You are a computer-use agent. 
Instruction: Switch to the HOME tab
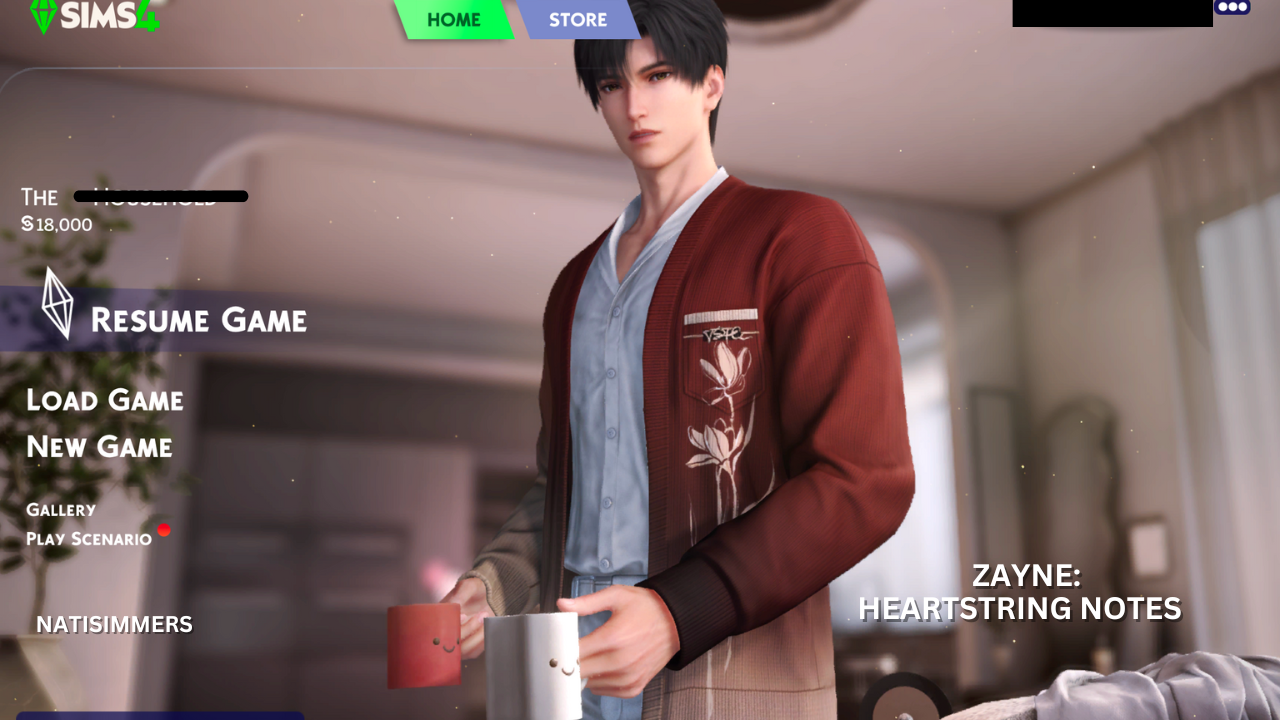tap(455, 19)
